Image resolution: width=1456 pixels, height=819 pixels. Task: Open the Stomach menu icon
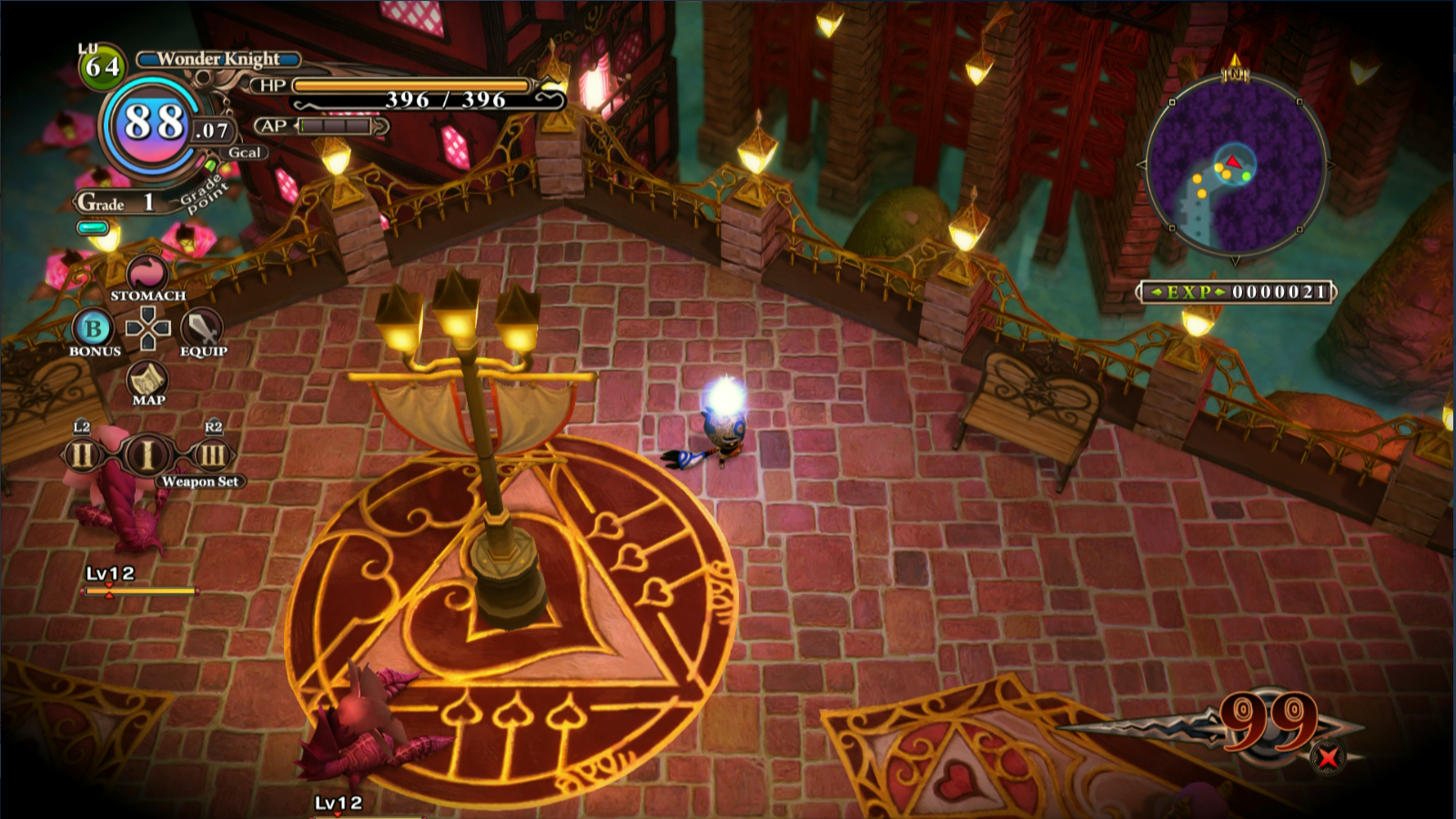[x=147, y=273]
